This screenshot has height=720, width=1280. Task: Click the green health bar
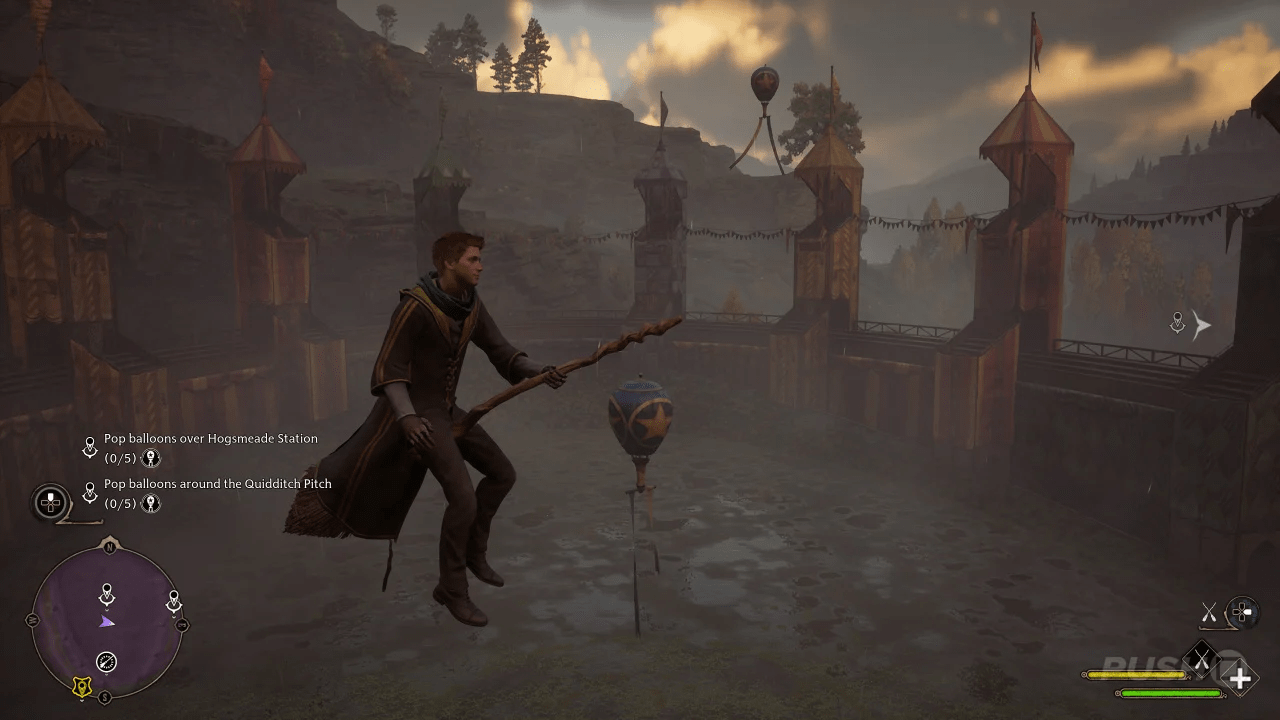tap(1170, 693)
